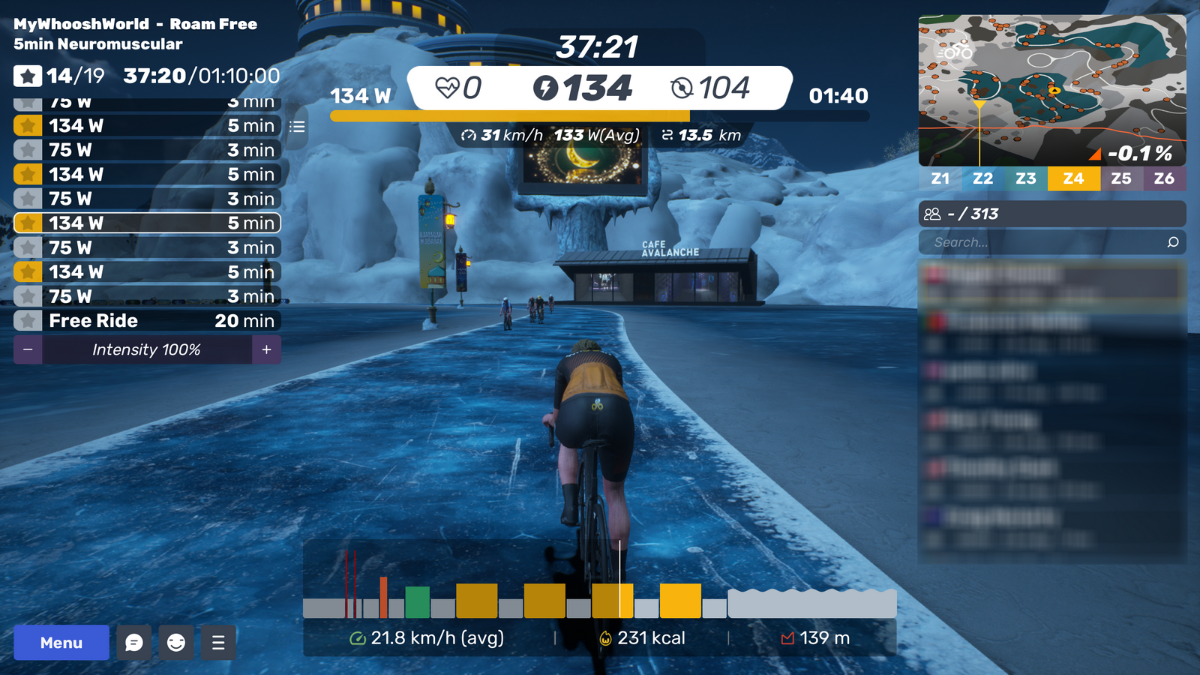This screenshot has height=675, width=1200.
Task: Decrease intensity with the minus button
Action: click(x=27, y=350)
